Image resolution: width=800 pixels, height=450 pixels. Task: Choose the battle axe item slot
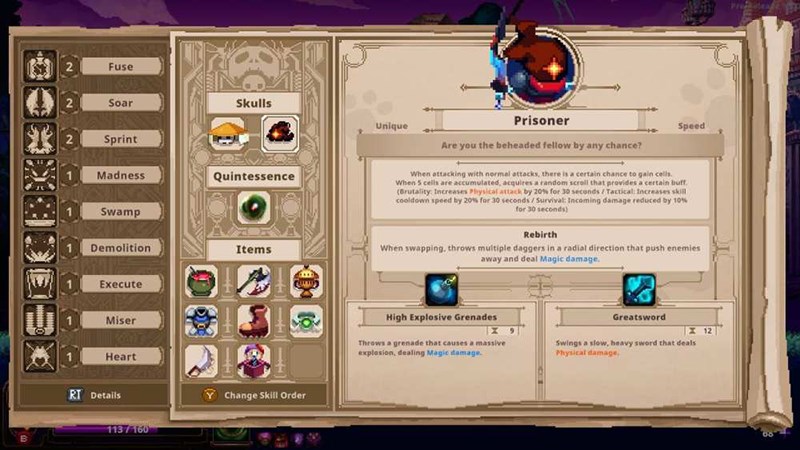(x=254, y=281)
